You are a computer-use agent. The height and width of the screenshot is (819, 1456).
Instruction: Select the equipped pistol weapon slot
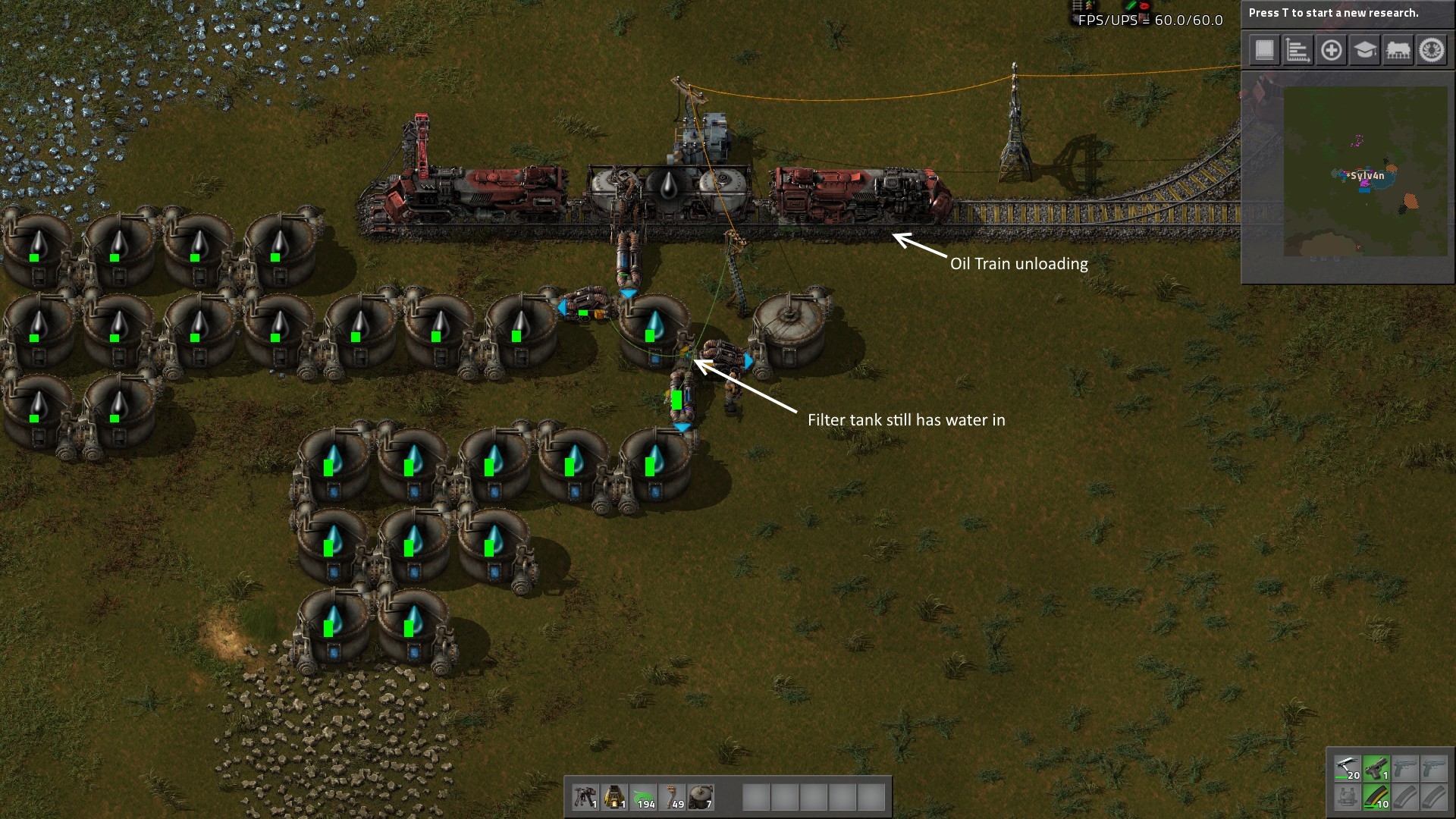tap(1376, 769)
